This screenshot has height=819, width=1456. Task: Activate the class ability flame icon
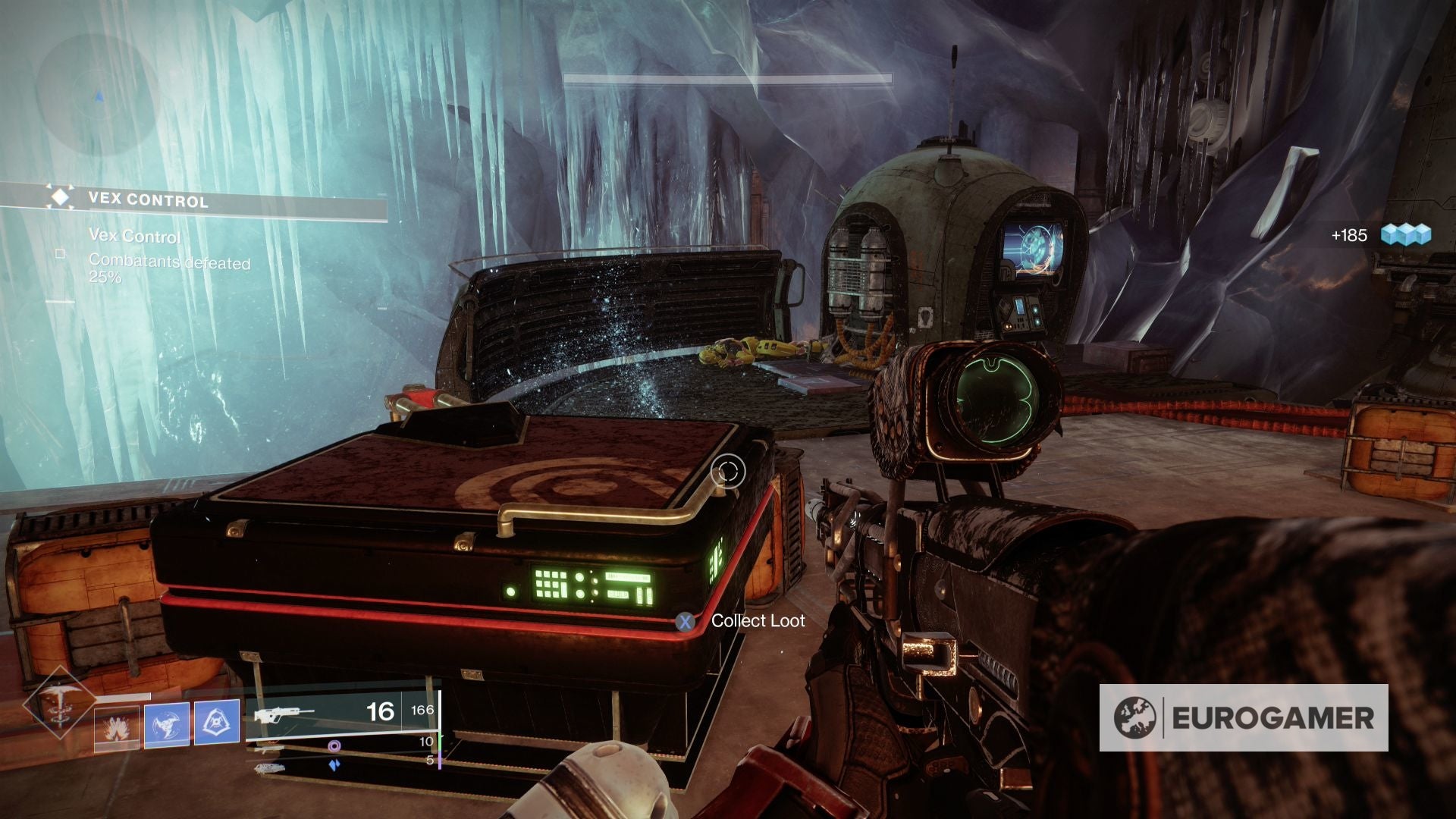point(117,728)
